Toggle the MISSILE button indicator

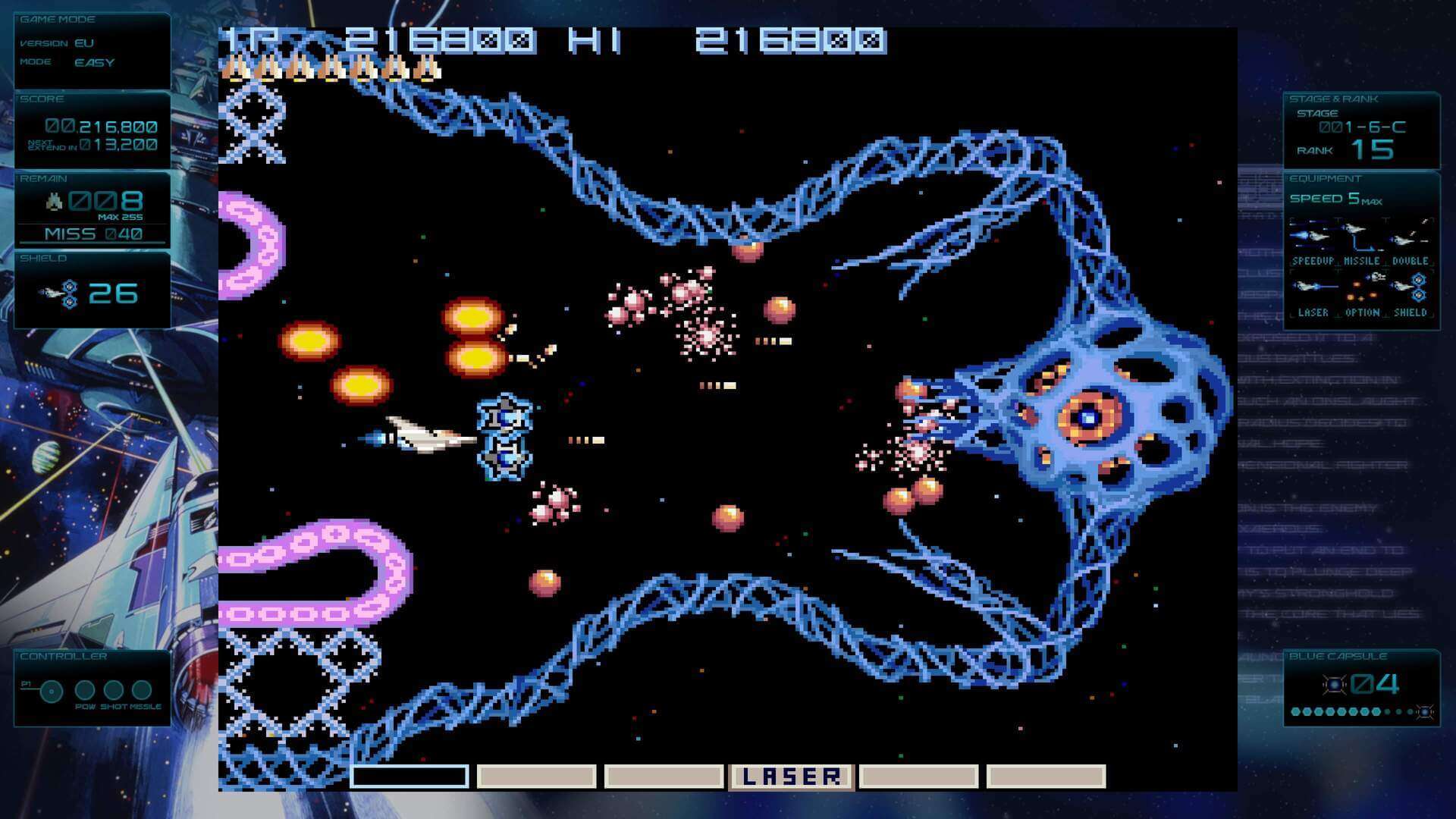(143, 691)
